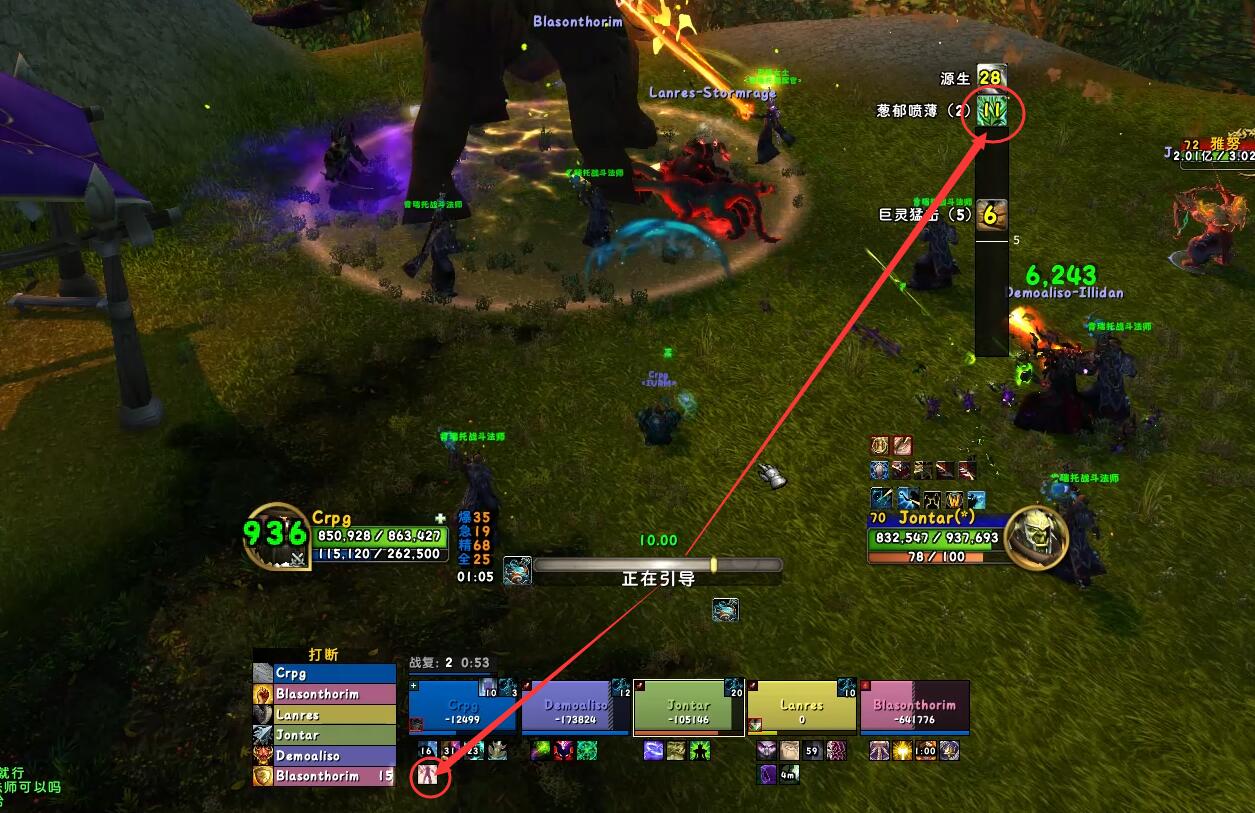Click the Crpg player unit frame portrait

[276, 536]
